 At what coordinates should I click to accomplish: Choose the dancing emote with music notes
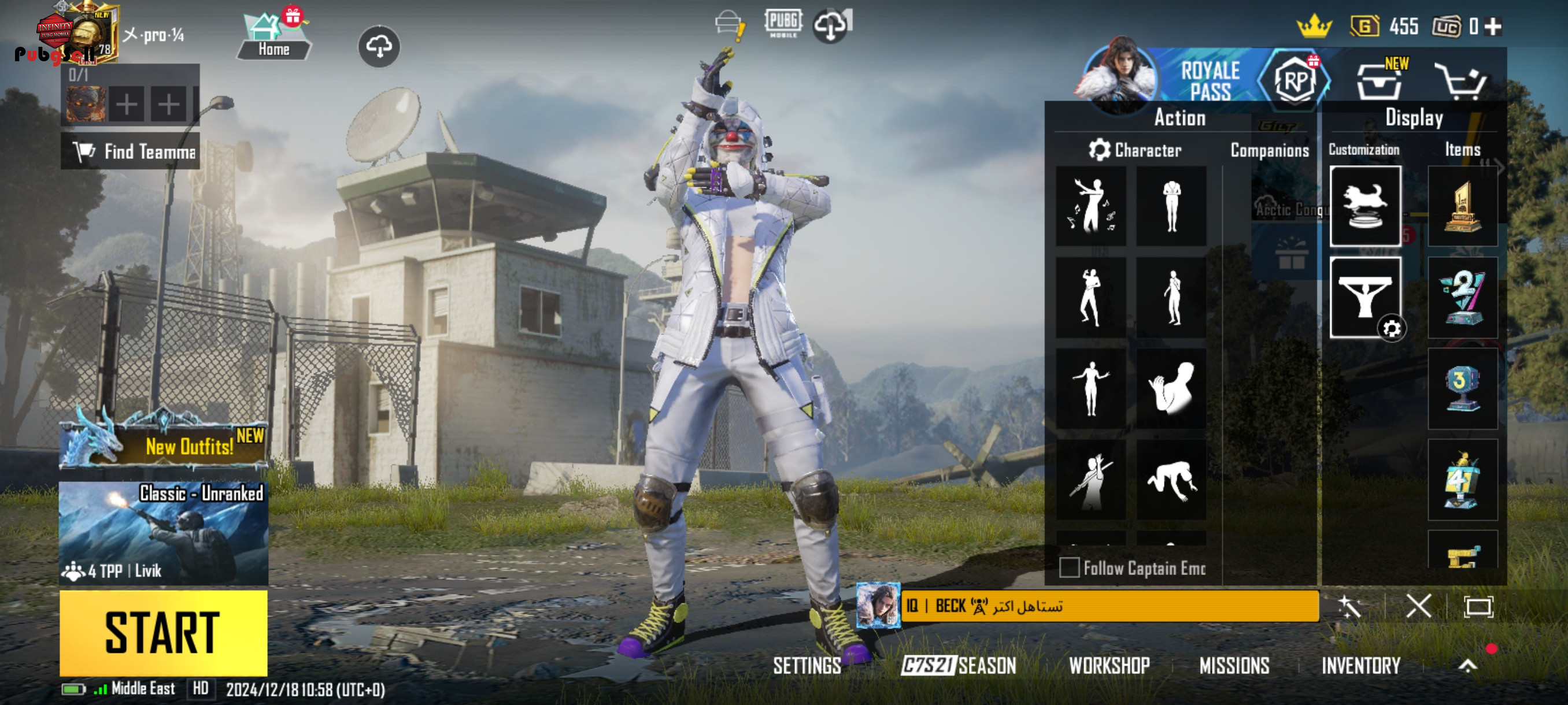pos(1091,206)
